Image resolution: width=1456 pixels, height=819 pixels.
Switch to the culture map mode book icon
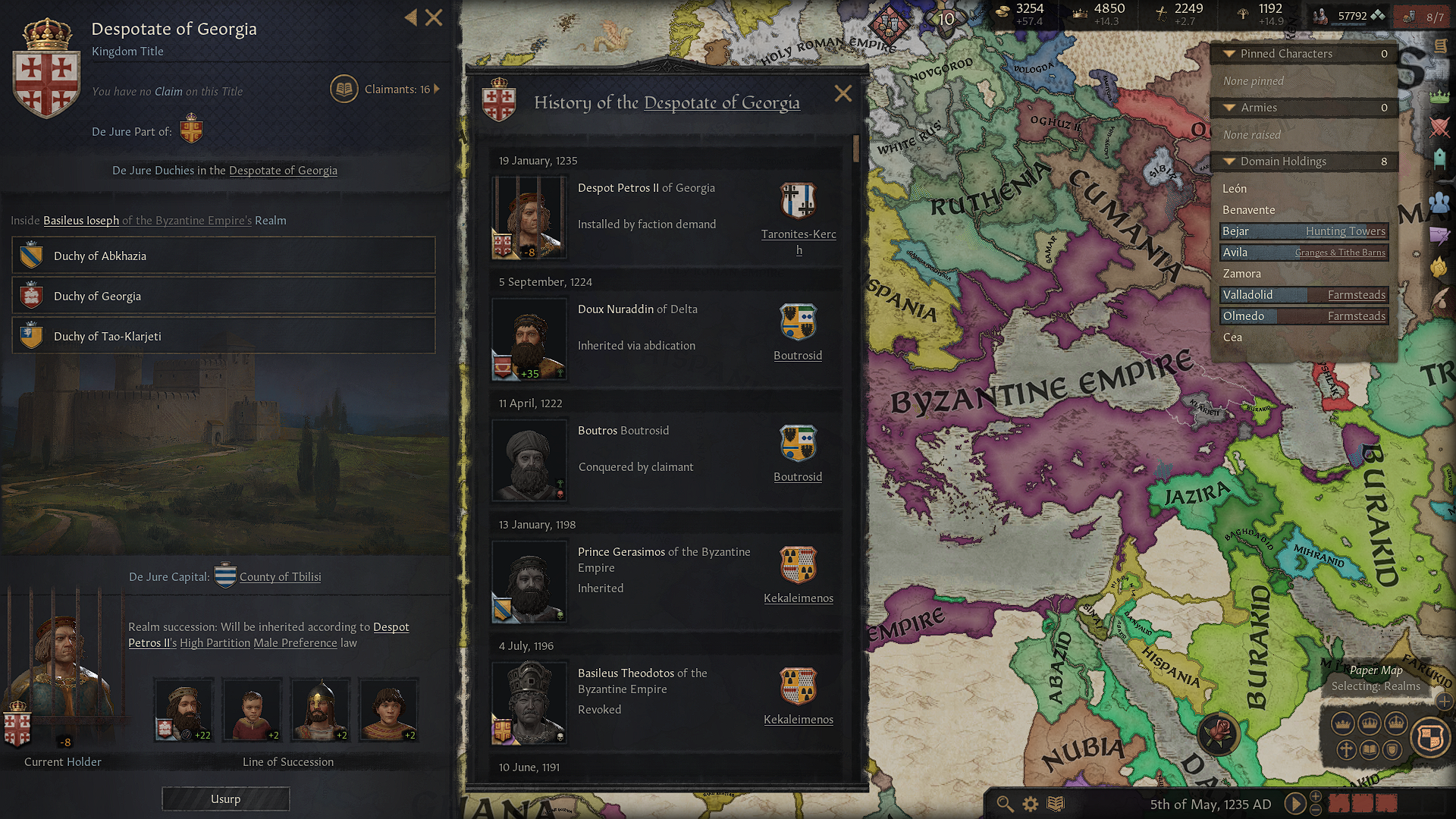1370,749
